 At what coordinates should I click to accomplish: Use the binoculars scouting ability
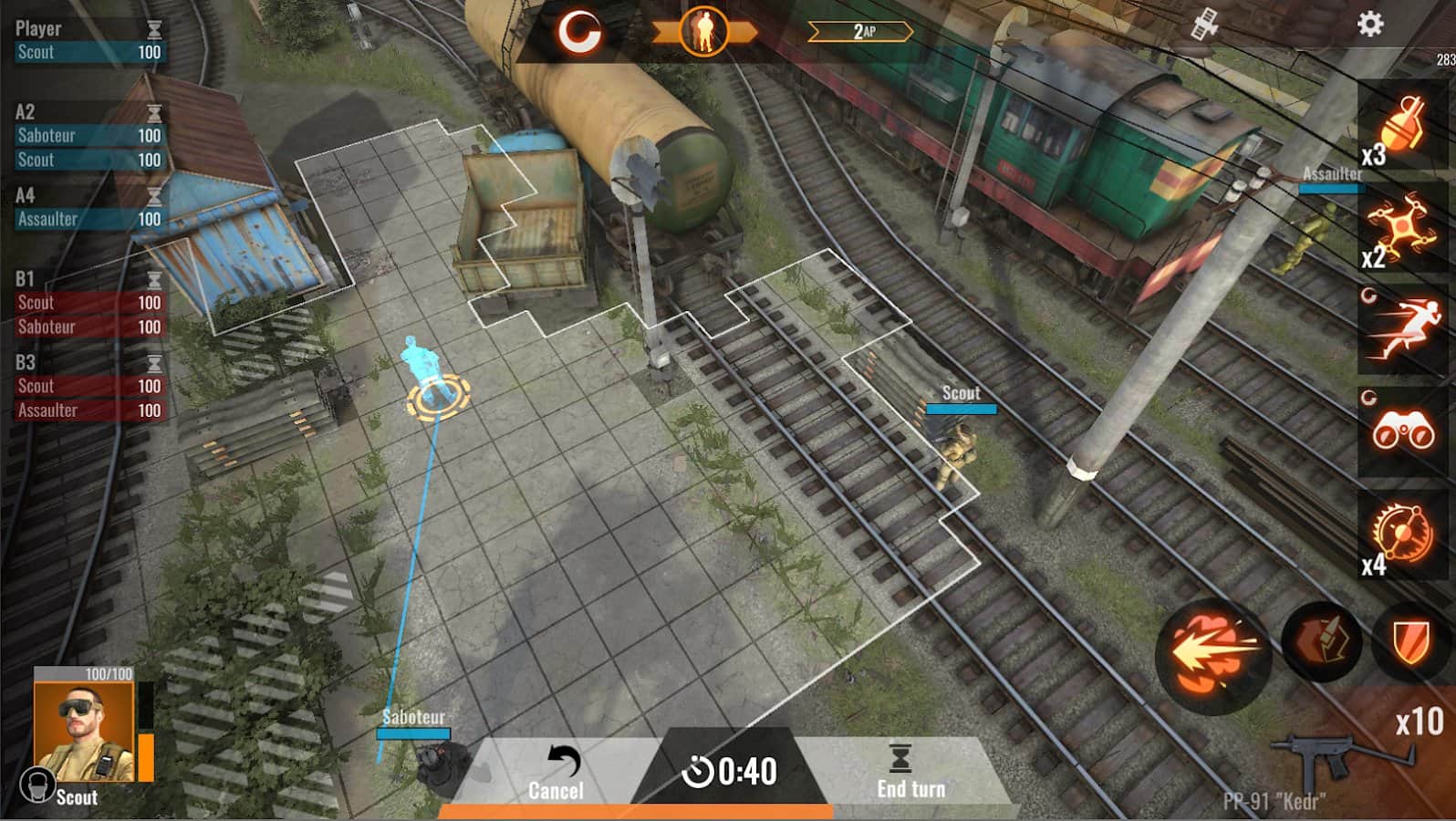point(1405,429)
